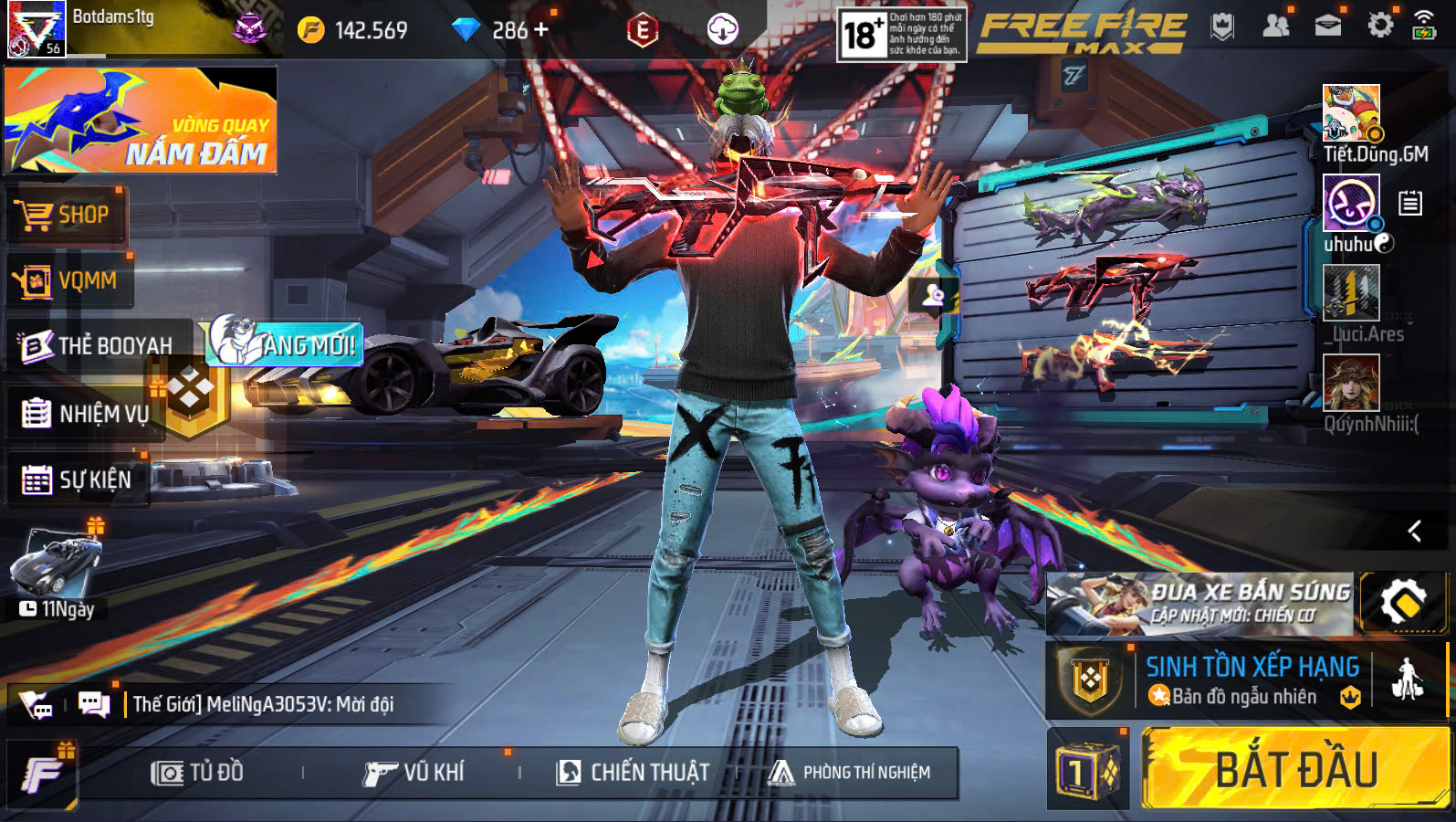The width and height of the screenshot is (1456, 822).
Task: Select the SINH TỒN XẾP HẠNG mode
Action: pos(1251,680)
